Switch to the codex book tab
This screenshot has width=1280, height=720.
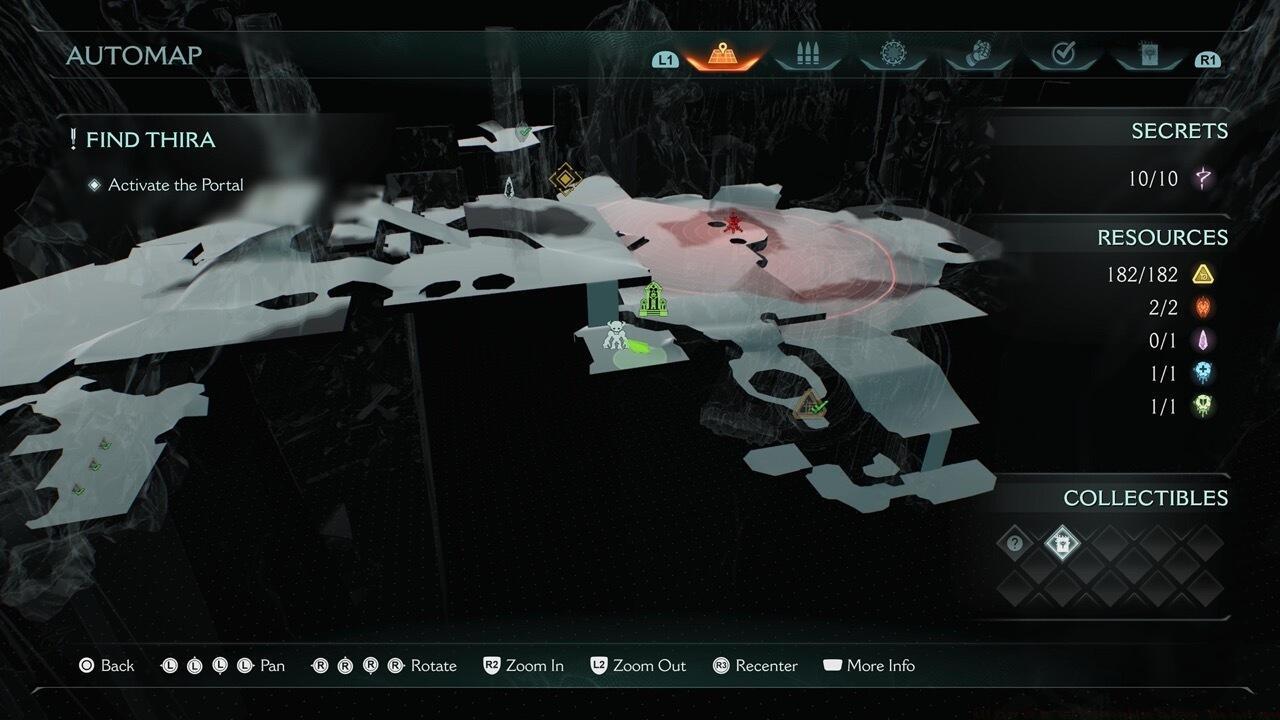pos(1147,56)
